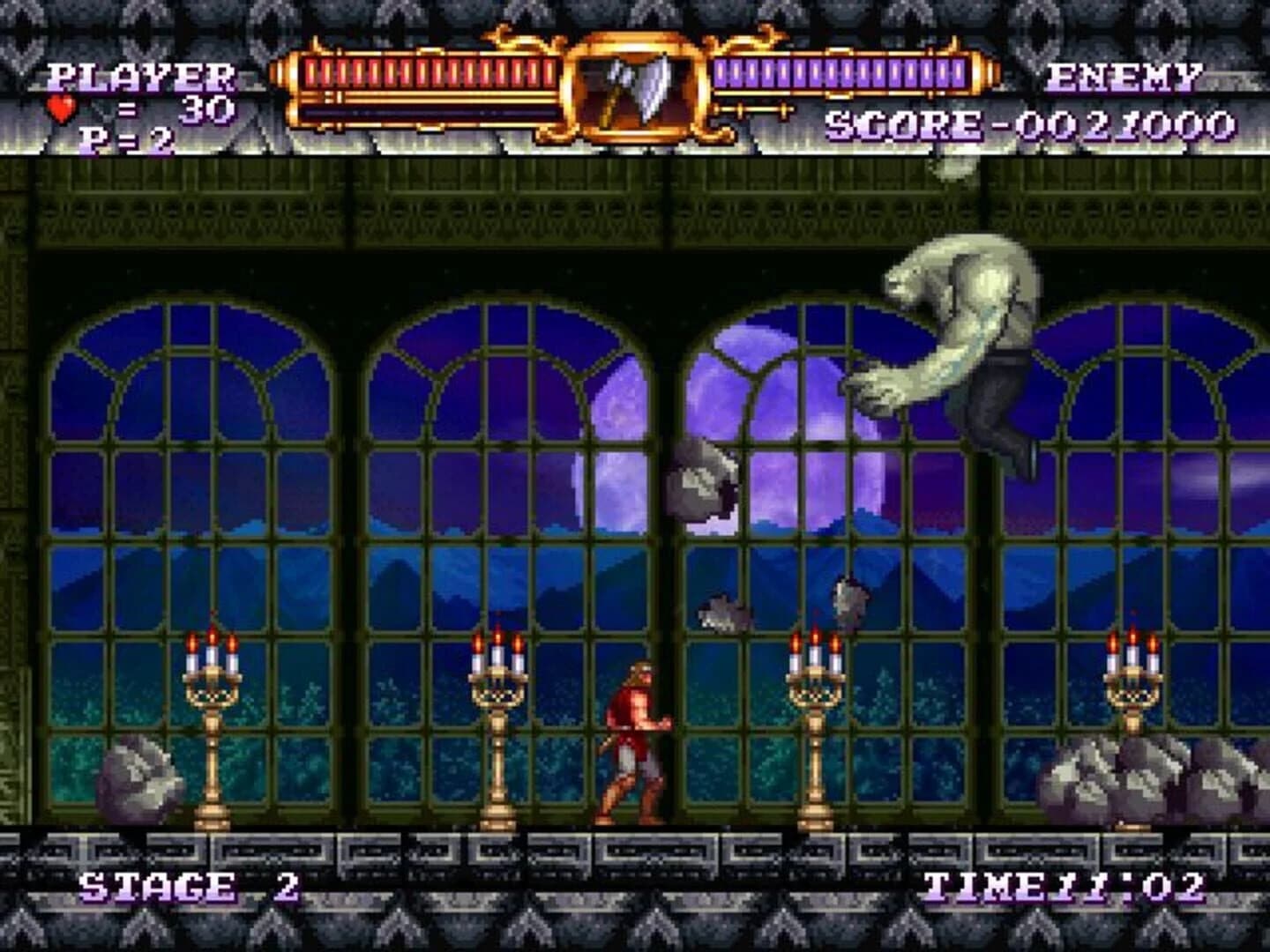Click the player's red health bar
The height and width of the screenshot is (952, 1270).
(423, 69)
